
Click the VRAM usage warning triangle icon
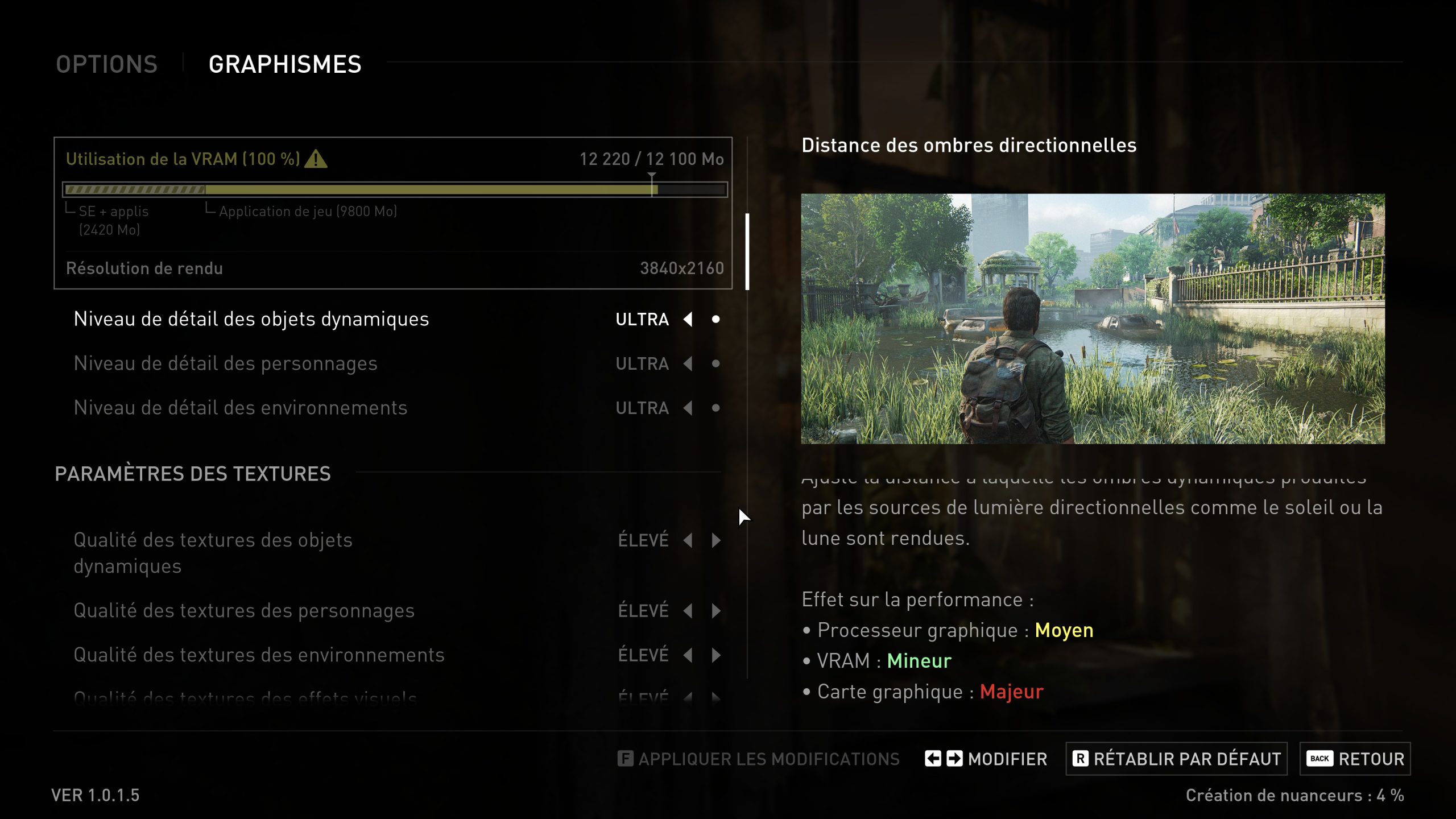(317, 160)
